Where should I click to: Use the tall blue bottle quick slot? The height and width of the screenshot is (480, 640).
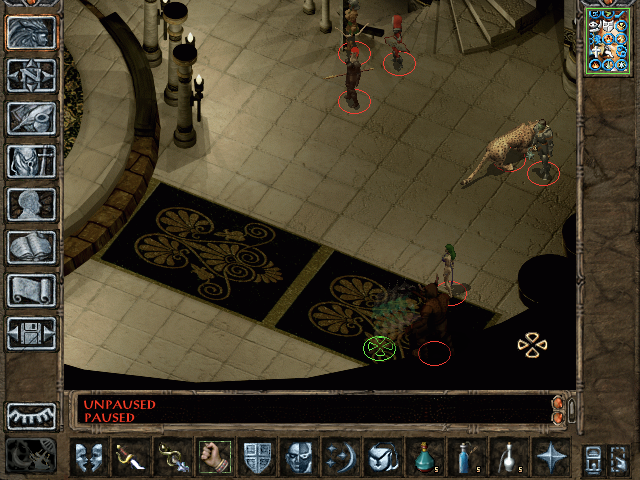(465, 458)
